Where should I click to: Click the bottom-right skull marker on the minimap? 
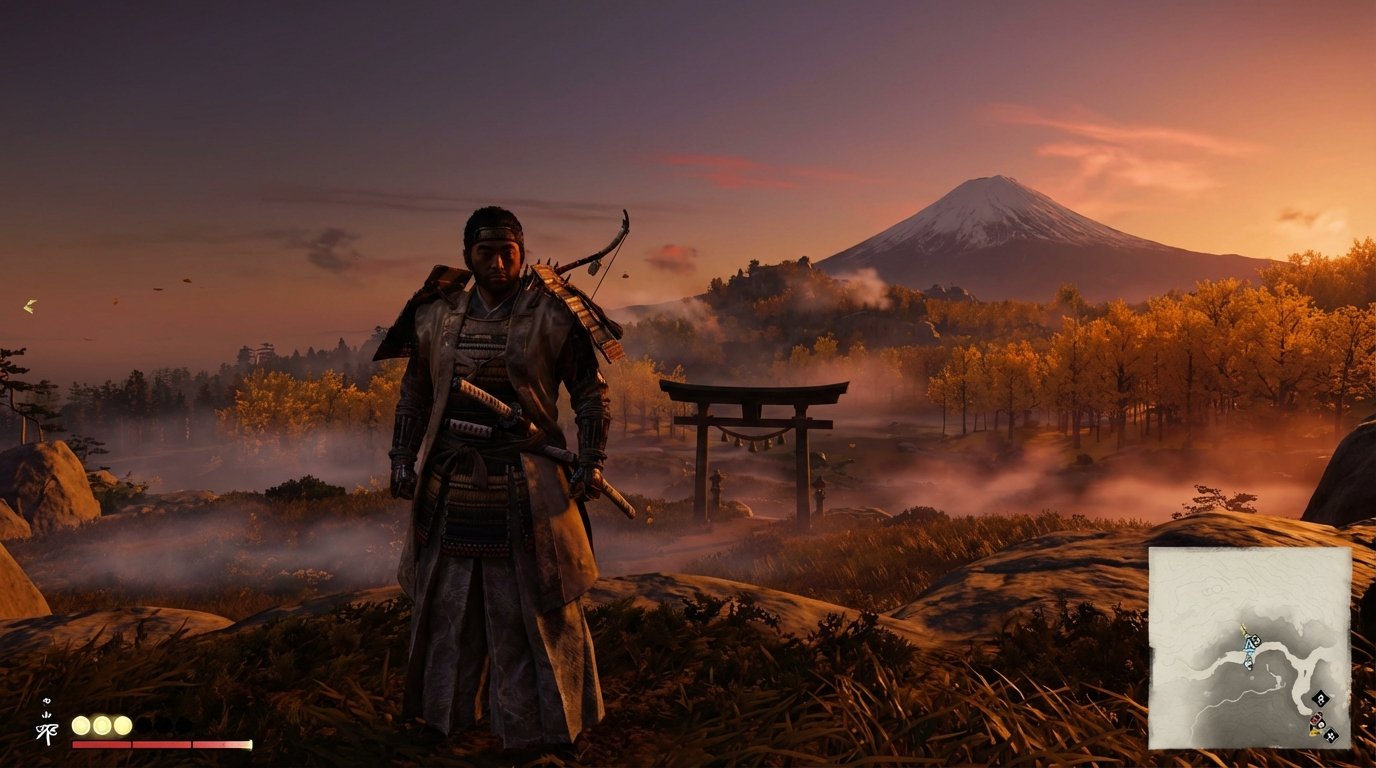pos(1332,734)
